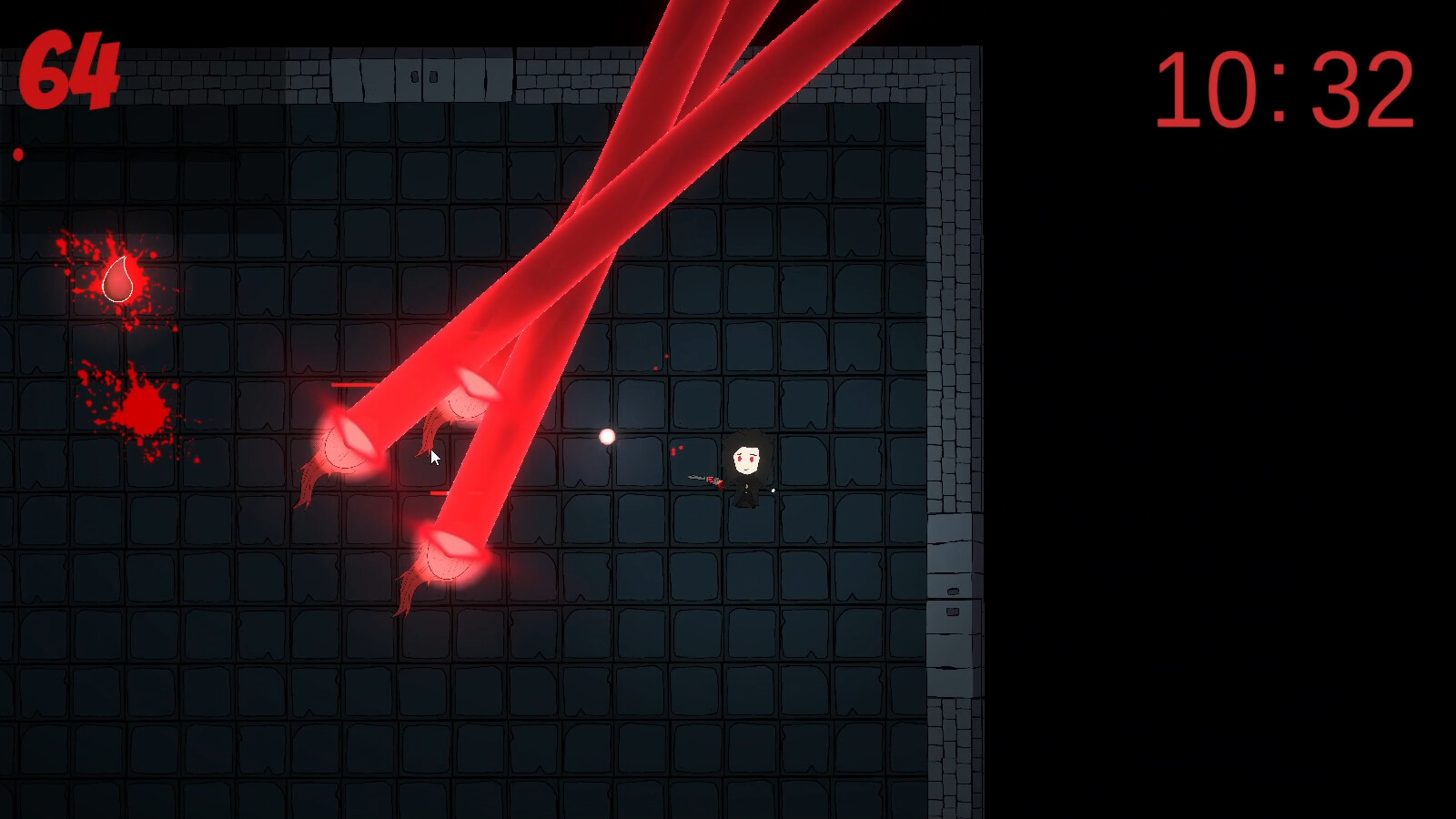Click the timer showing 10:32
The width and height of the screenshot is (1456, 819).
click(x=1285, y=88)
